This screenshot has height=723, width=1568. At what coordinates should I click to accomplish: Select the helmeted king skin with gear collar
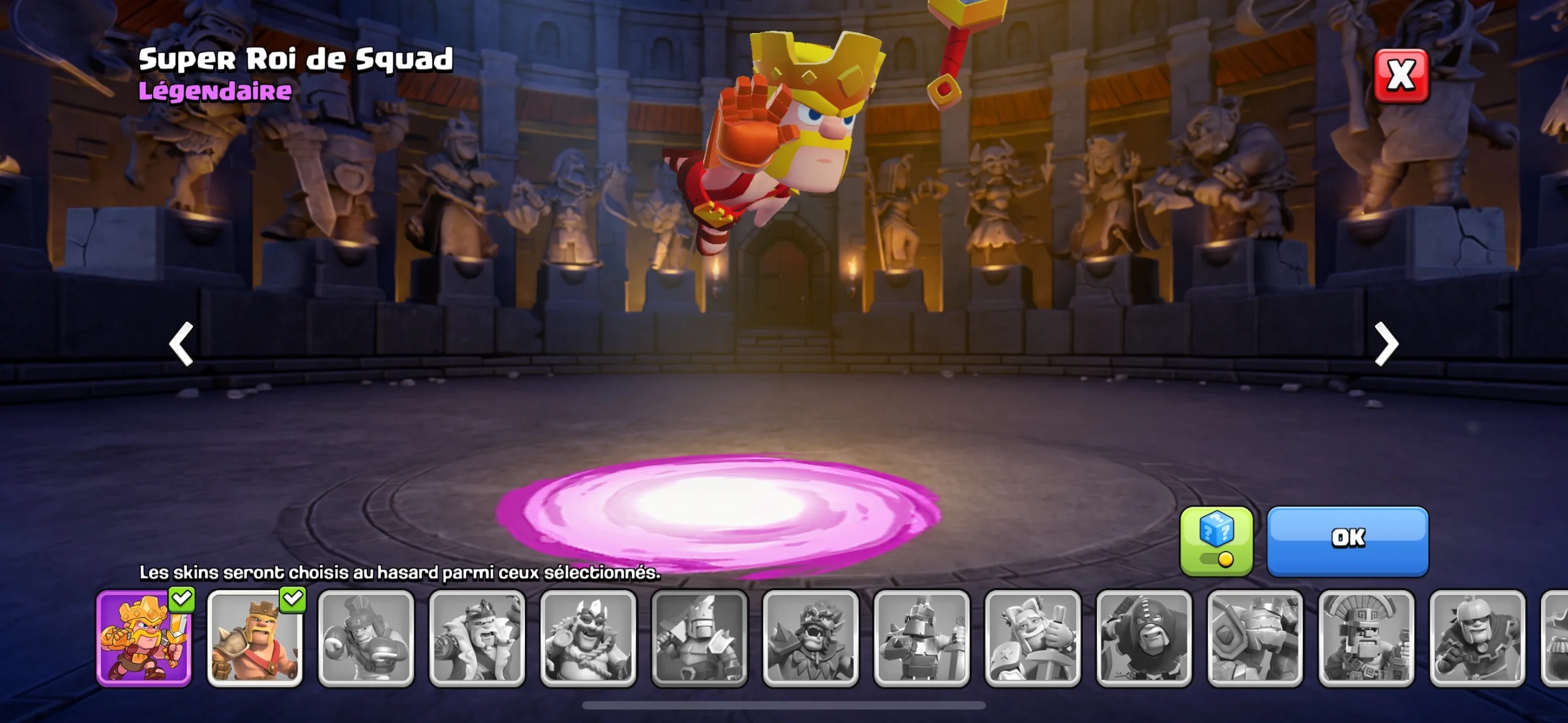pyautogui.click(x=1477, y=638)
